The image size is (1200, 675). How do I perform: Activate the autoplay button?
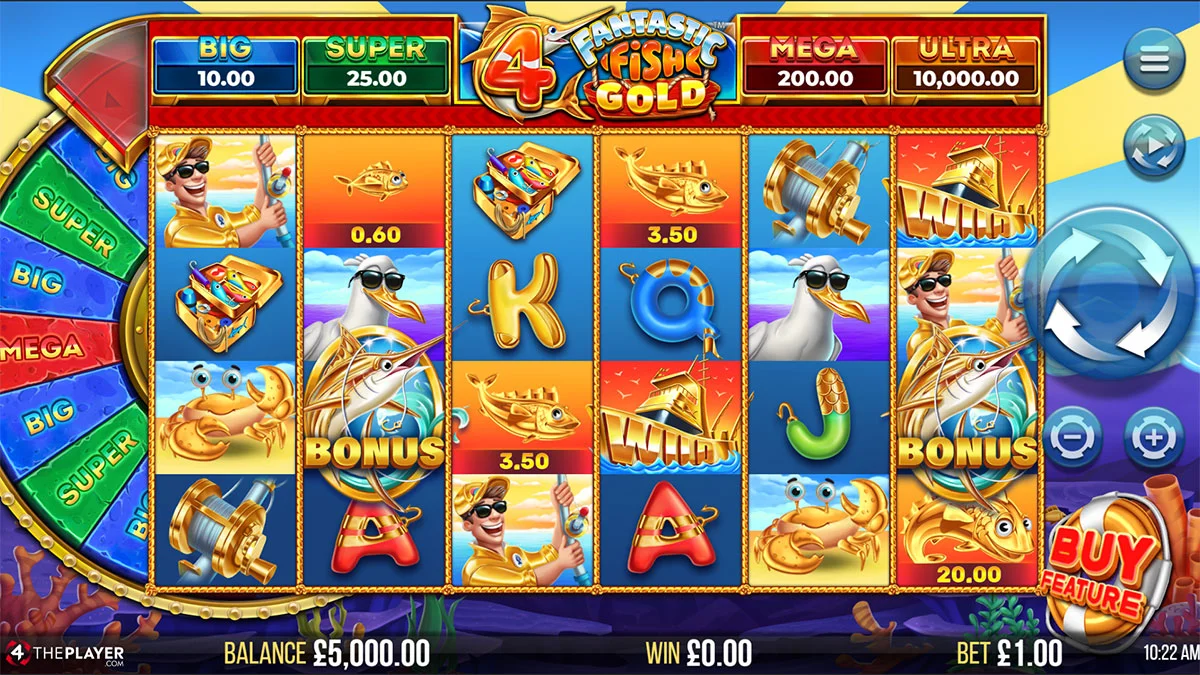[x=1154, y=146]
